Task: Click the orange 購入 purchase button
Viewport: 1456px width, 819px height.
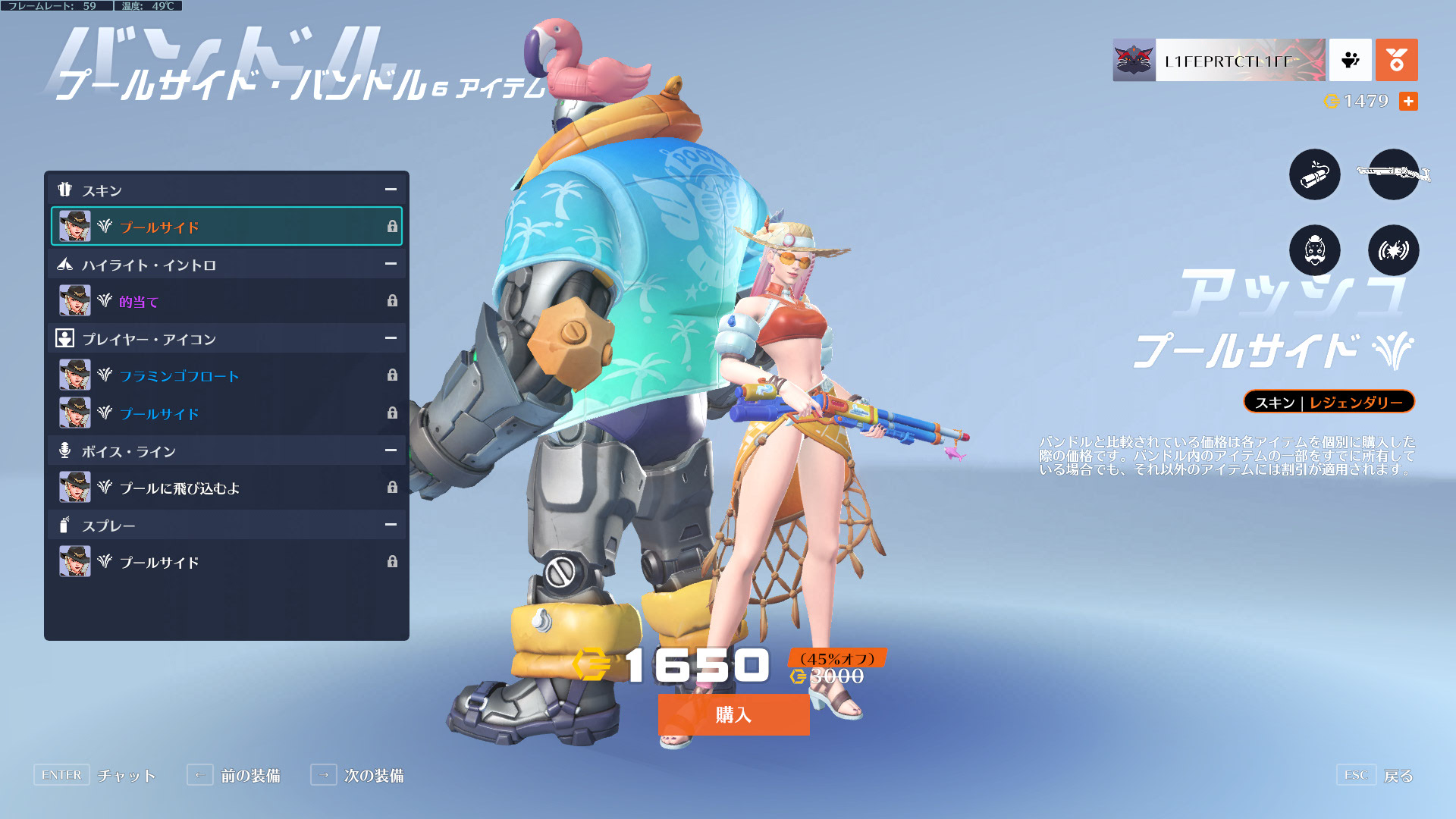Action: coord(733,714)
